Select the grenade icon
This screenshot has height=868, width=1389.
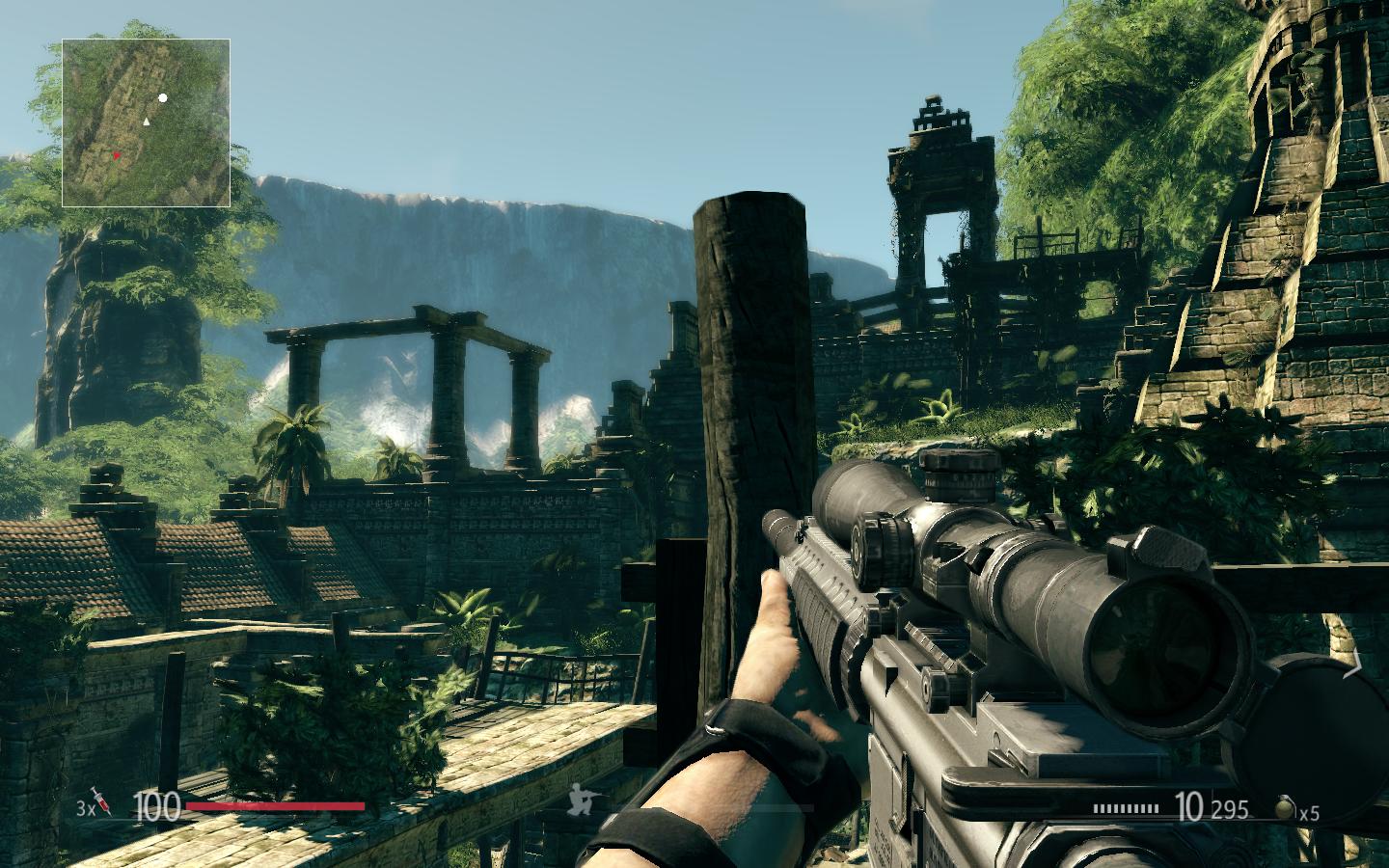point(1286,808)
